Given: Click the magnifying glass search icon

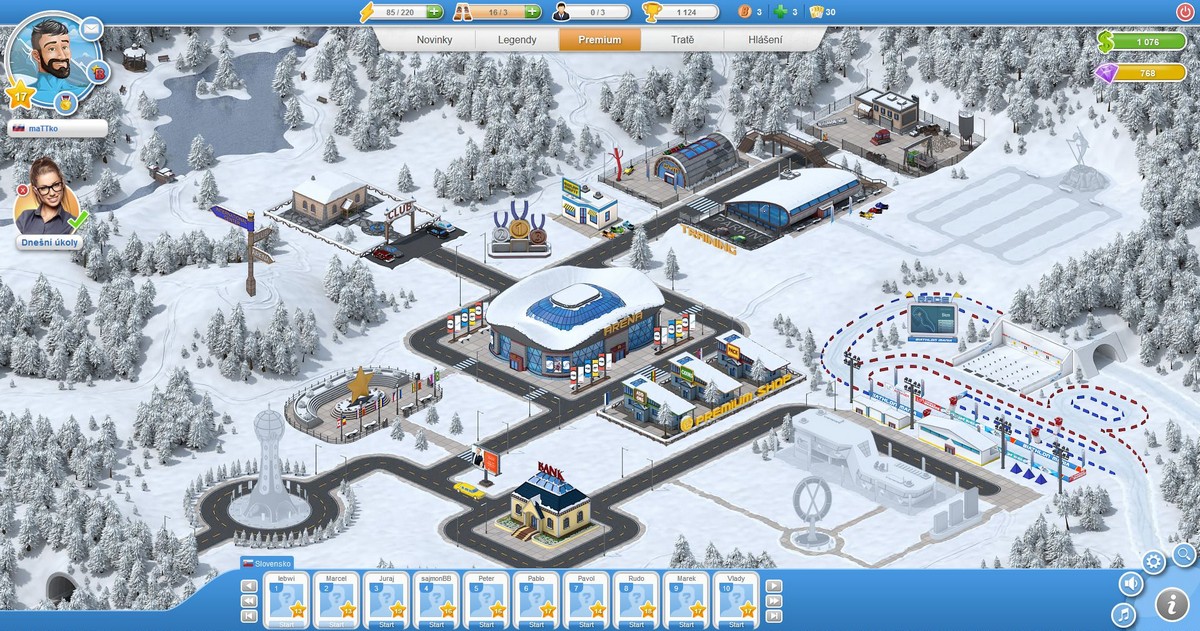Looking at the screenshot, I should (x=1184, y=553).
